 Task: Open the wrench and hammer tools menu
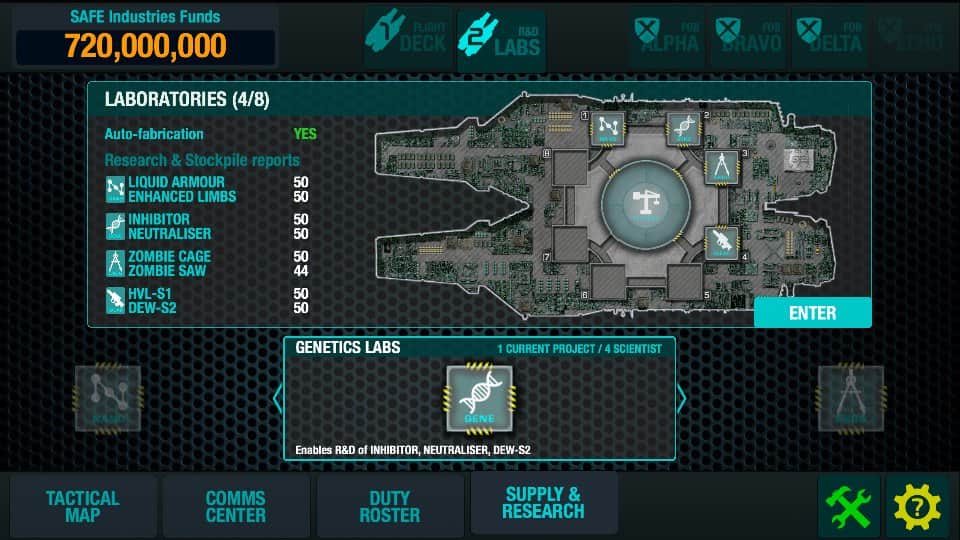[849, 507]
